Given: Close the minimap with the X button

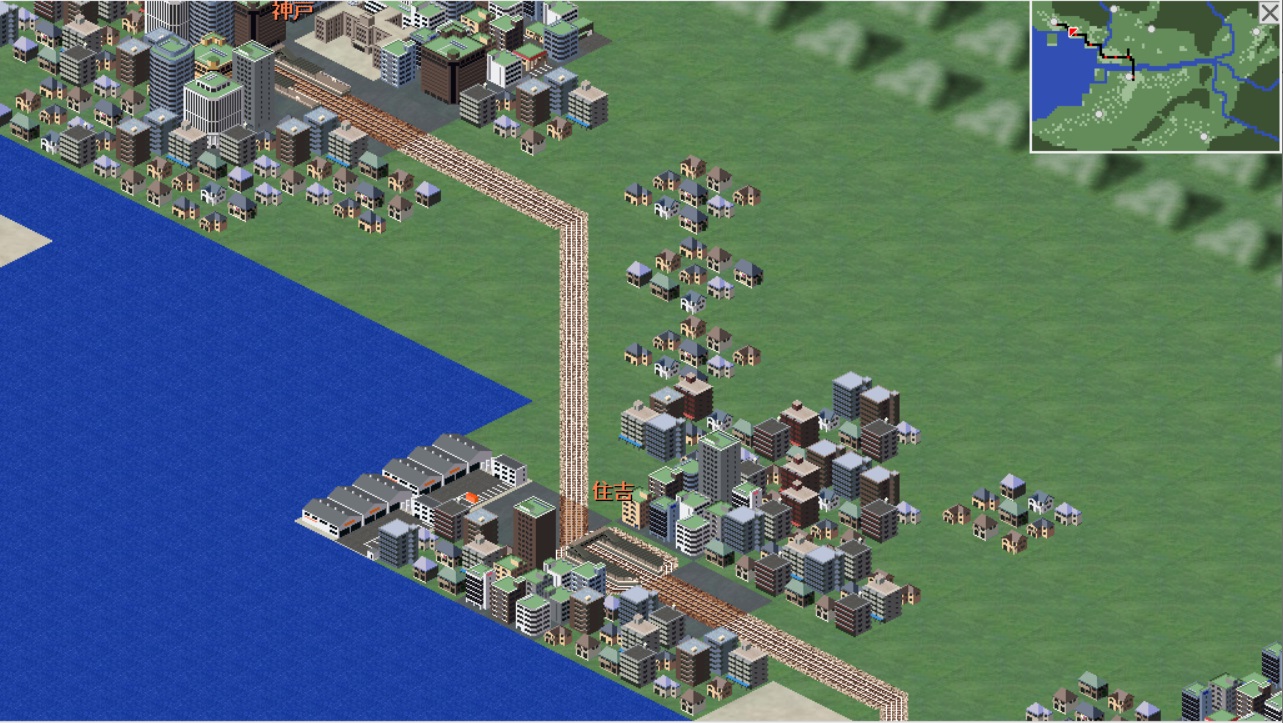Looking at the screenshot, I should 1268,12.
